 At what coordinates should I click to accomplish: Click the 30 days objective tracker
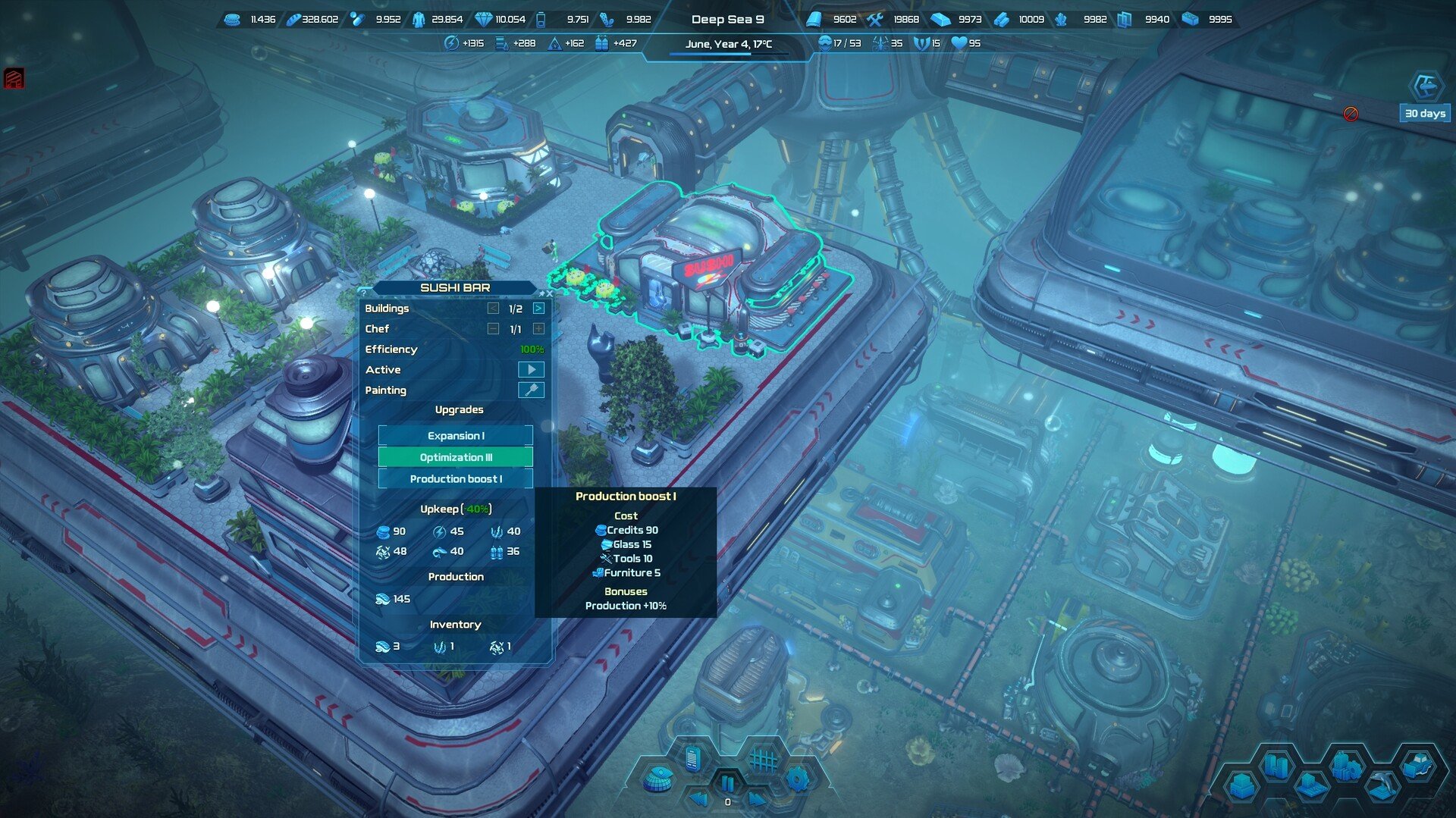tap(1425, 114)
